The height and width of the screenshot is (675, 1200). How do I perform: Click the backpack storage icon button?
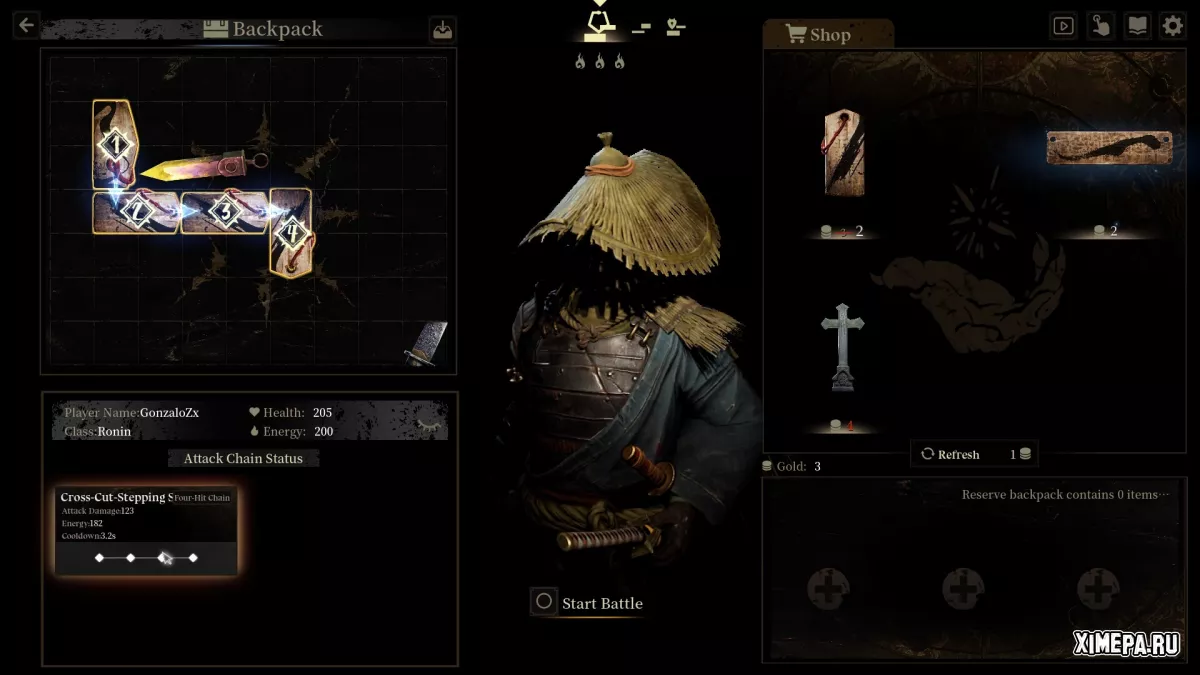click(x=442, y=29)
